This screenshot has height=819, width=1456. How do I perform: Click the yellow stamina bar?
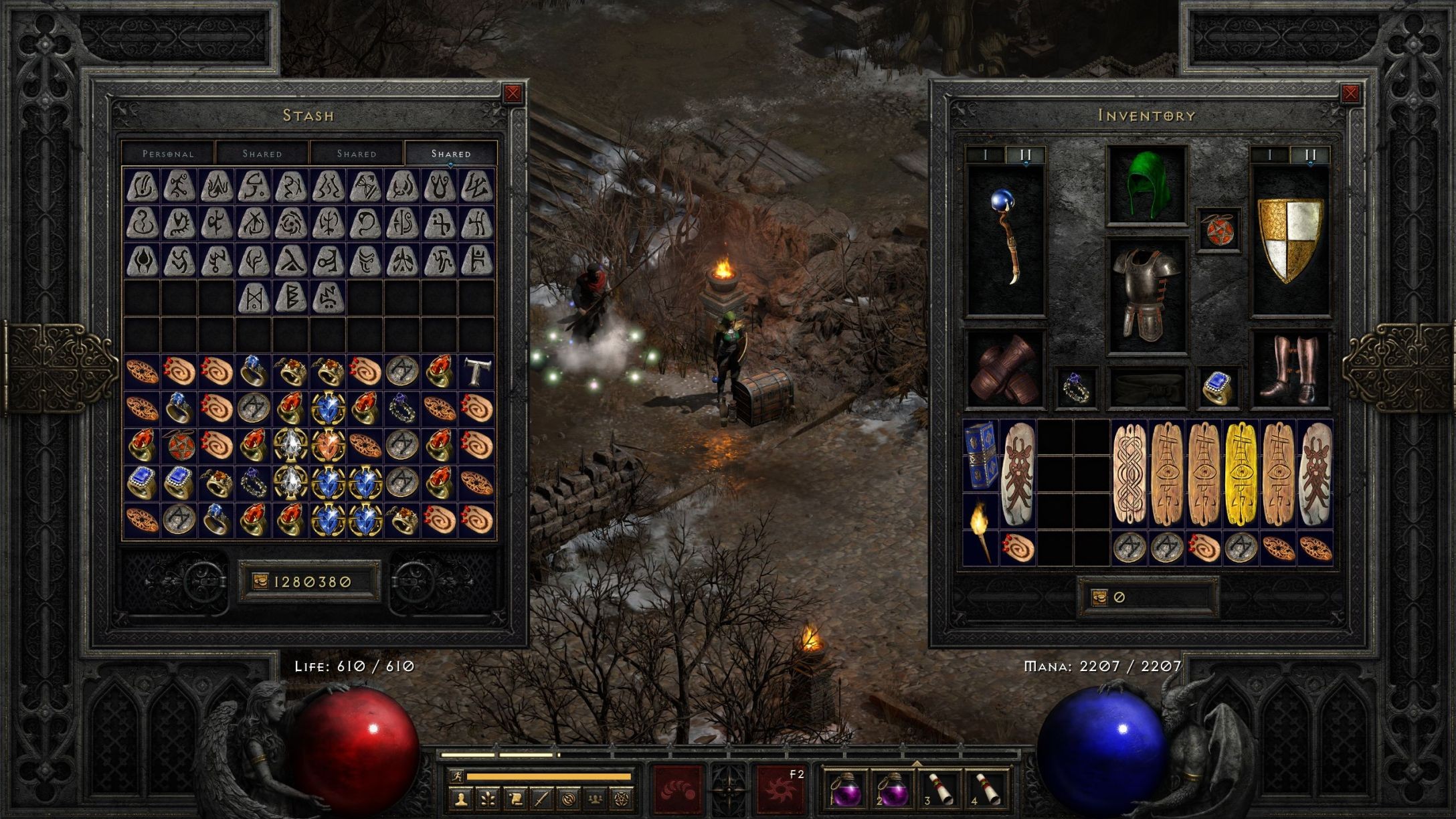[x=549, y=775]
